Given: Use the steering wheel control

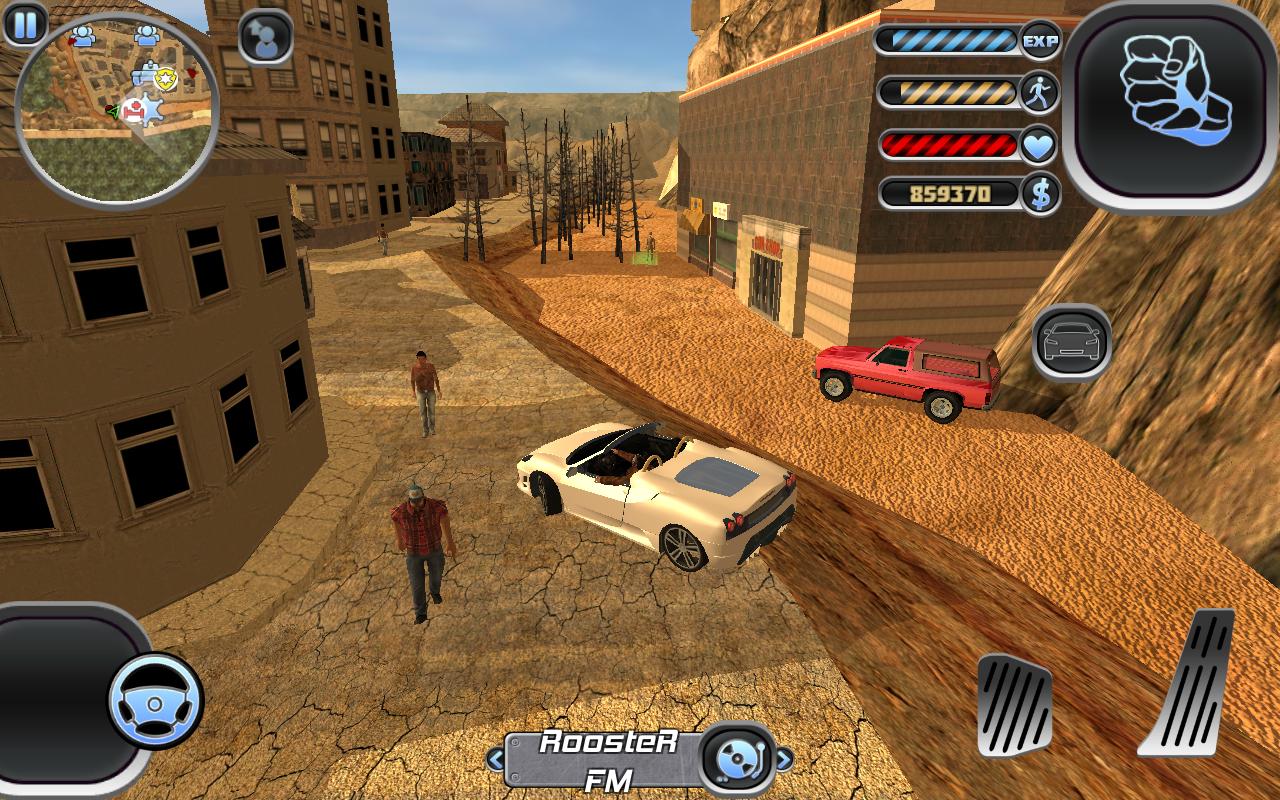Looking at the screenshot, I should pos(155,700).
